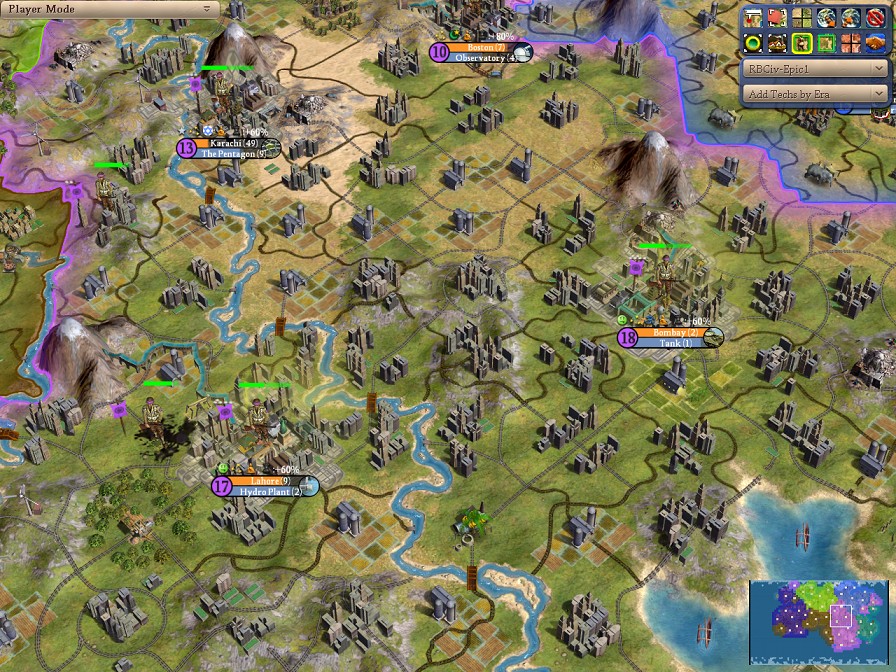Click the red prohibition sign icon

(875, 18)
